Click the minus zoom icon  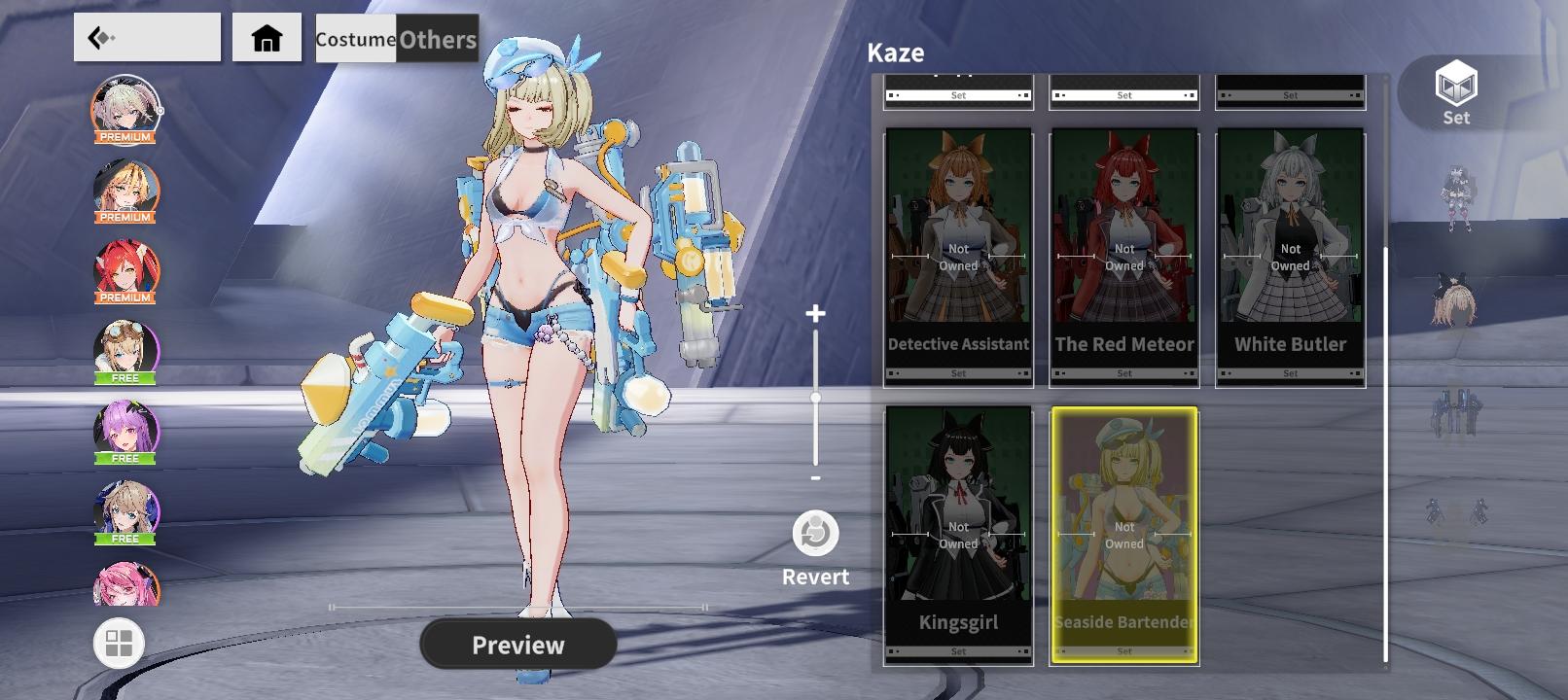click(814, 479)
